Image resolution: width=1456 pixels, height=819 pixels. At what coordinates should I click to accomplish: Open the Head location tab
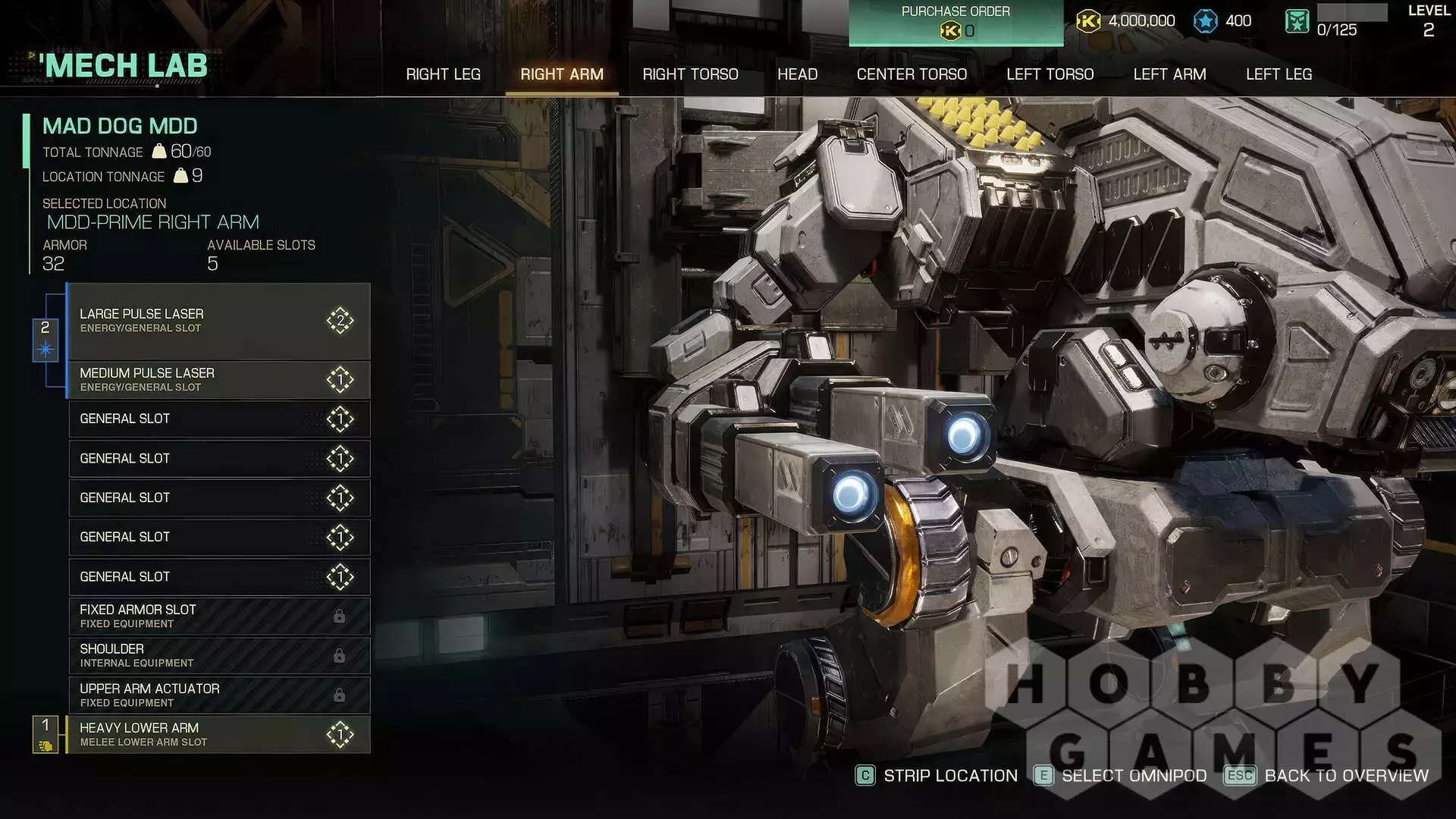[x=797, y=74]
